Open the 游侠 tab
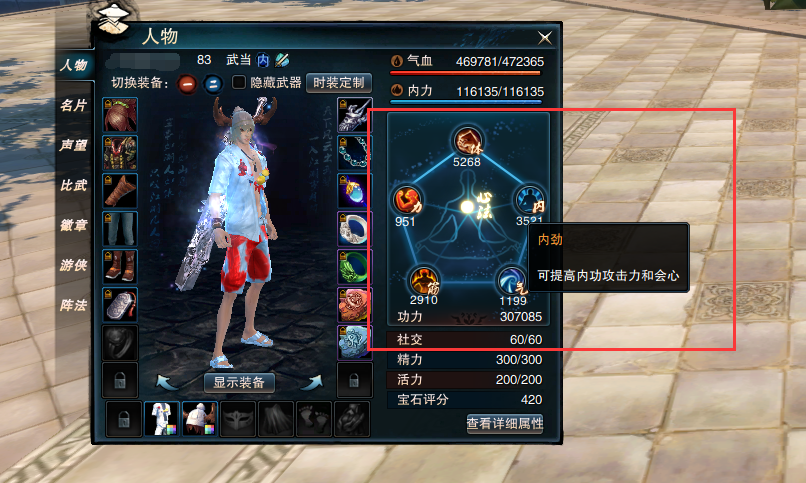Image resolution: width=806 pixels, height=483 pixels. click(x=73, y=265)
